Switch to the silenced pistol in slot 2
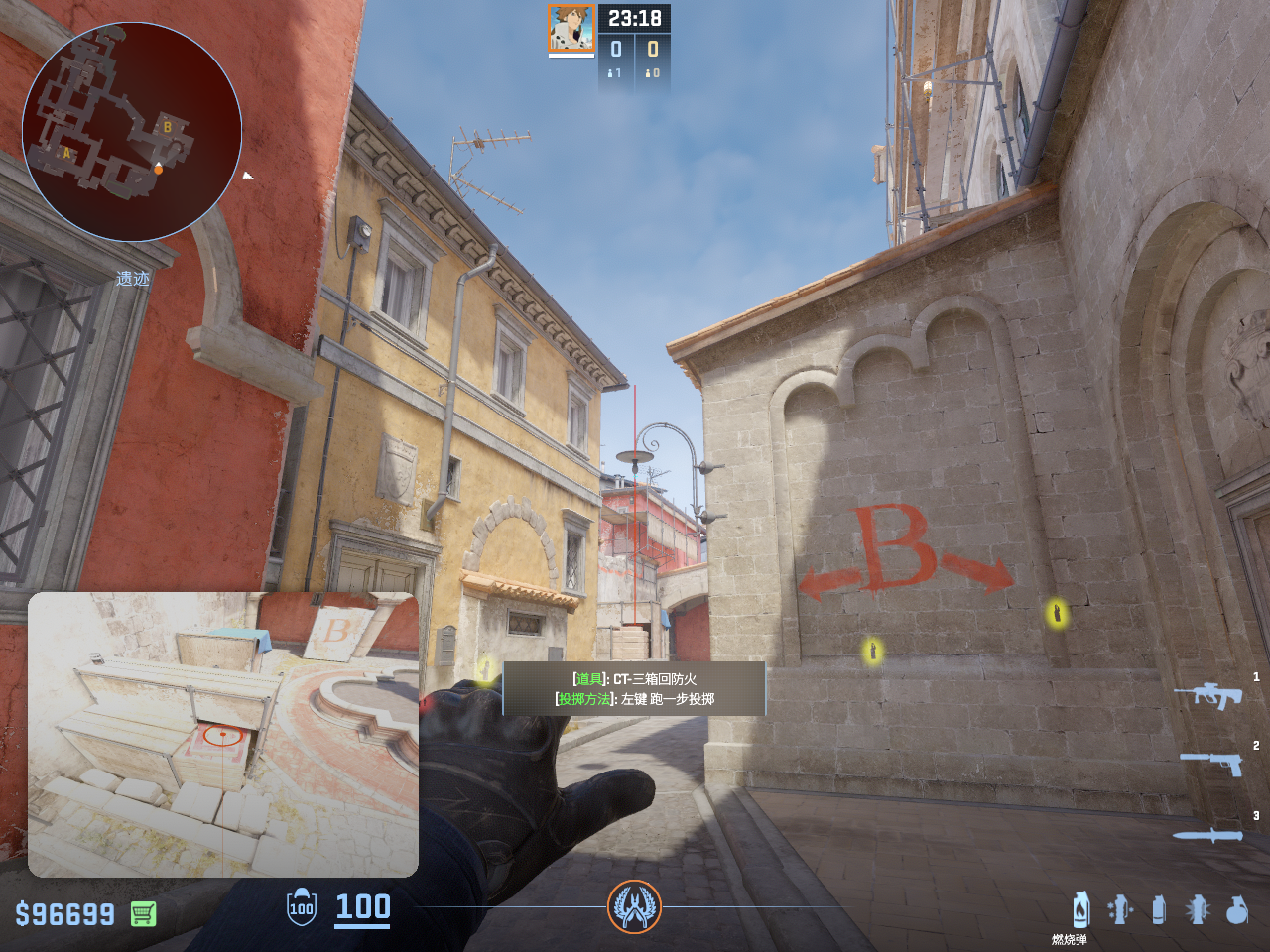The width and height of the screenshot is (1270, 952). pyautogui.click(x=1211, y=763)
